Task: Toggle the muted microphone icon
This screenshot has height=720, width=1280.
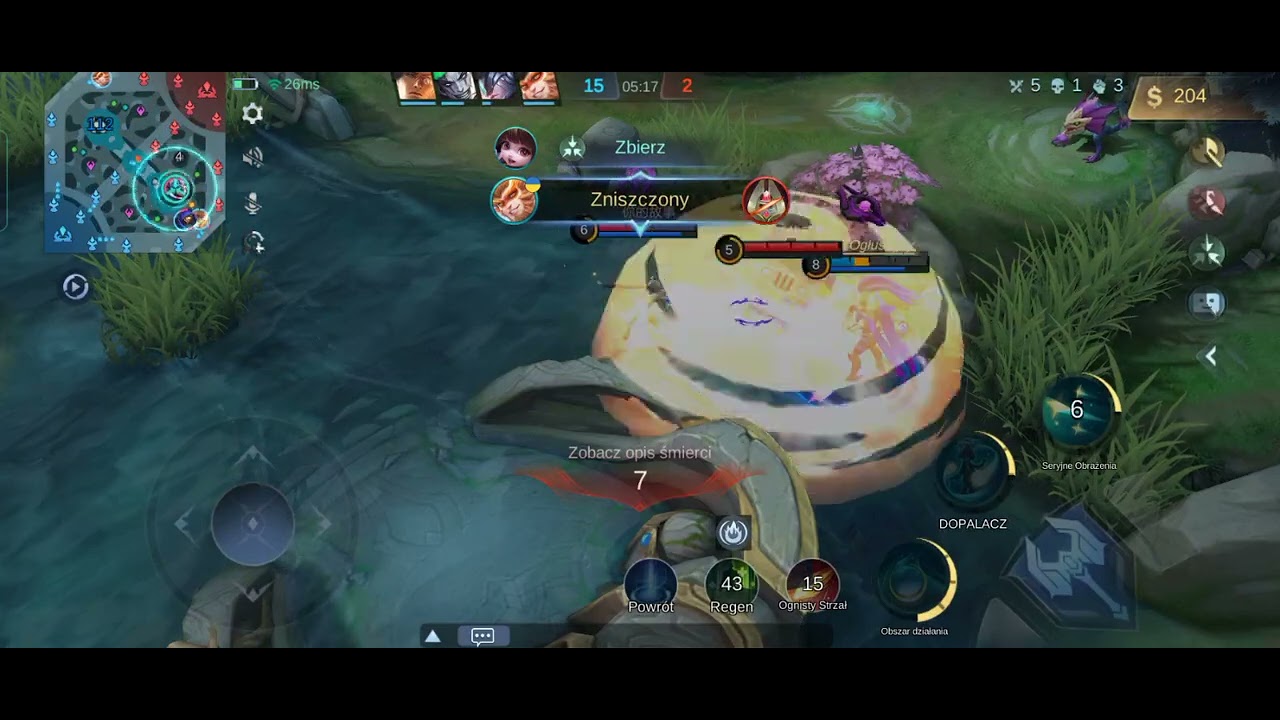Action: coord(253,203)
